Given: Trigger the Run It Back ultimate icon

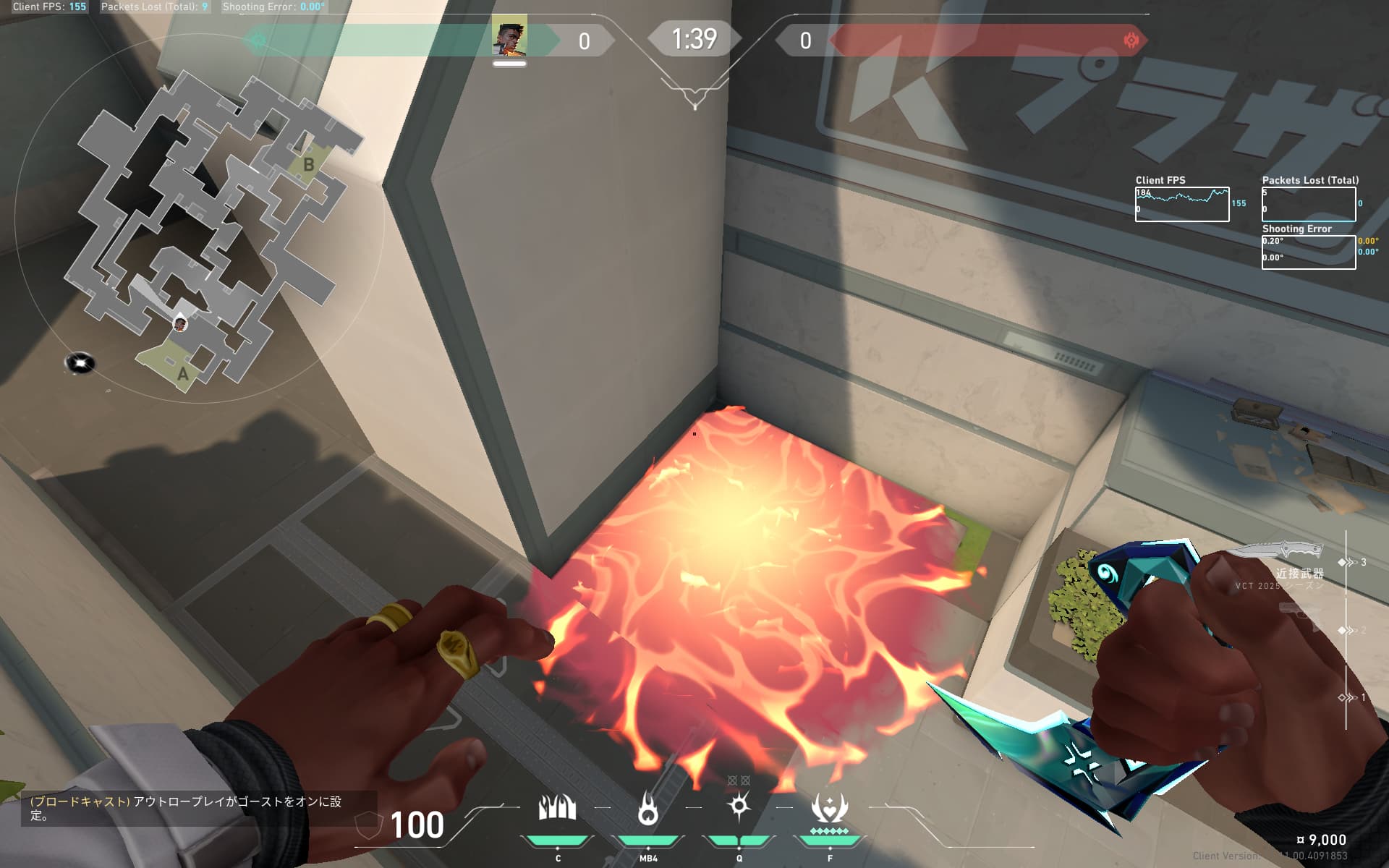Looking at the screenshot, I should (829, 808).
